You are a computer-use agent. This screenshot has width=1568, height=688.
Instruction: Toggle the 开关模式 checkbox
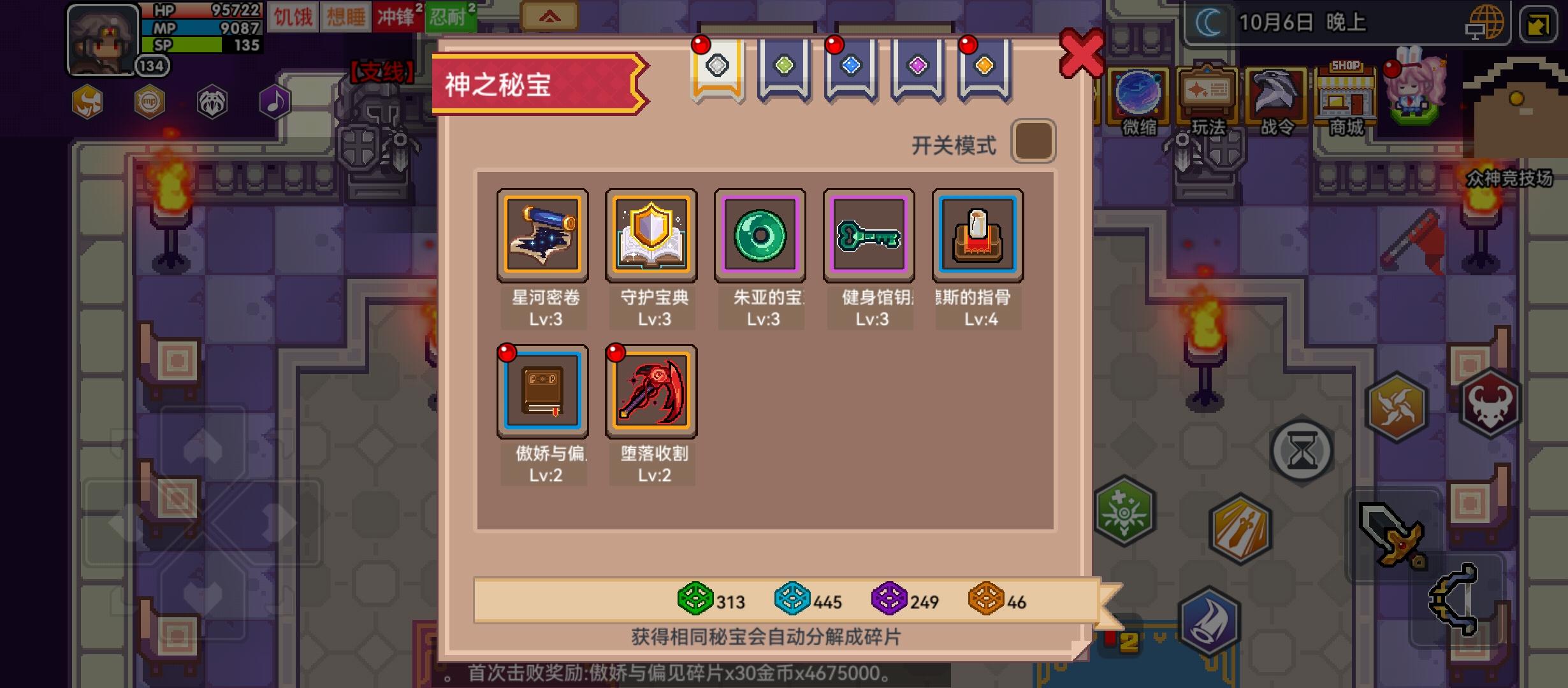[1034, 141]
